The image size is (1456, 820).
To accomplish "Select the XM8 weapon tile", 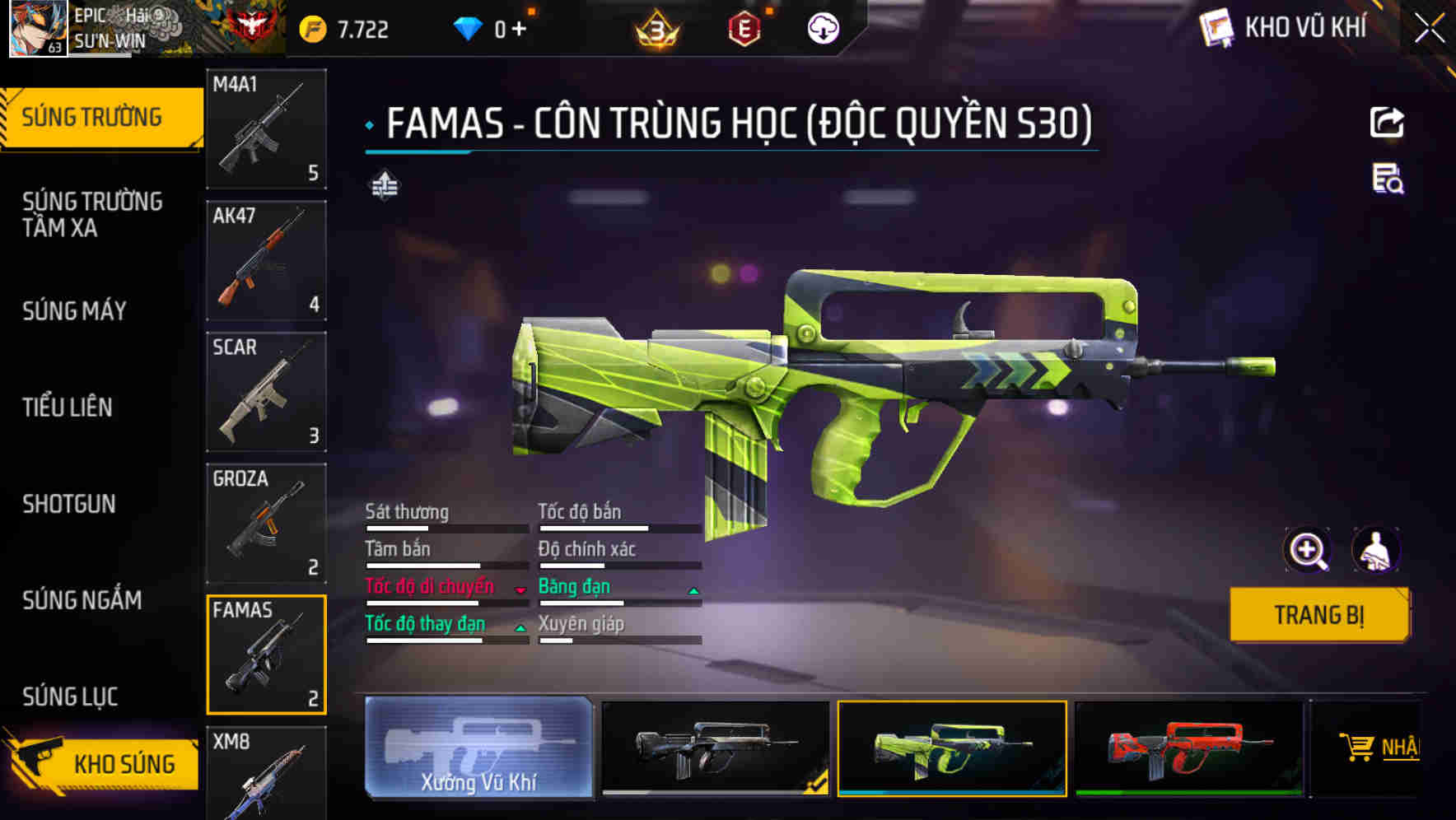I will pos(266,774).
